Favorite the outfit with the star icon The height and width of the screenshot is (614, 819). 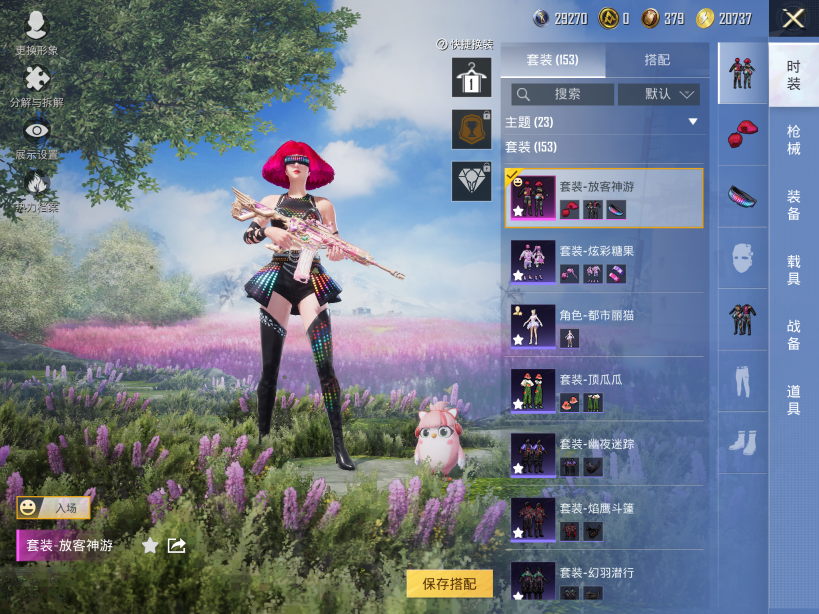pos(150,546)
